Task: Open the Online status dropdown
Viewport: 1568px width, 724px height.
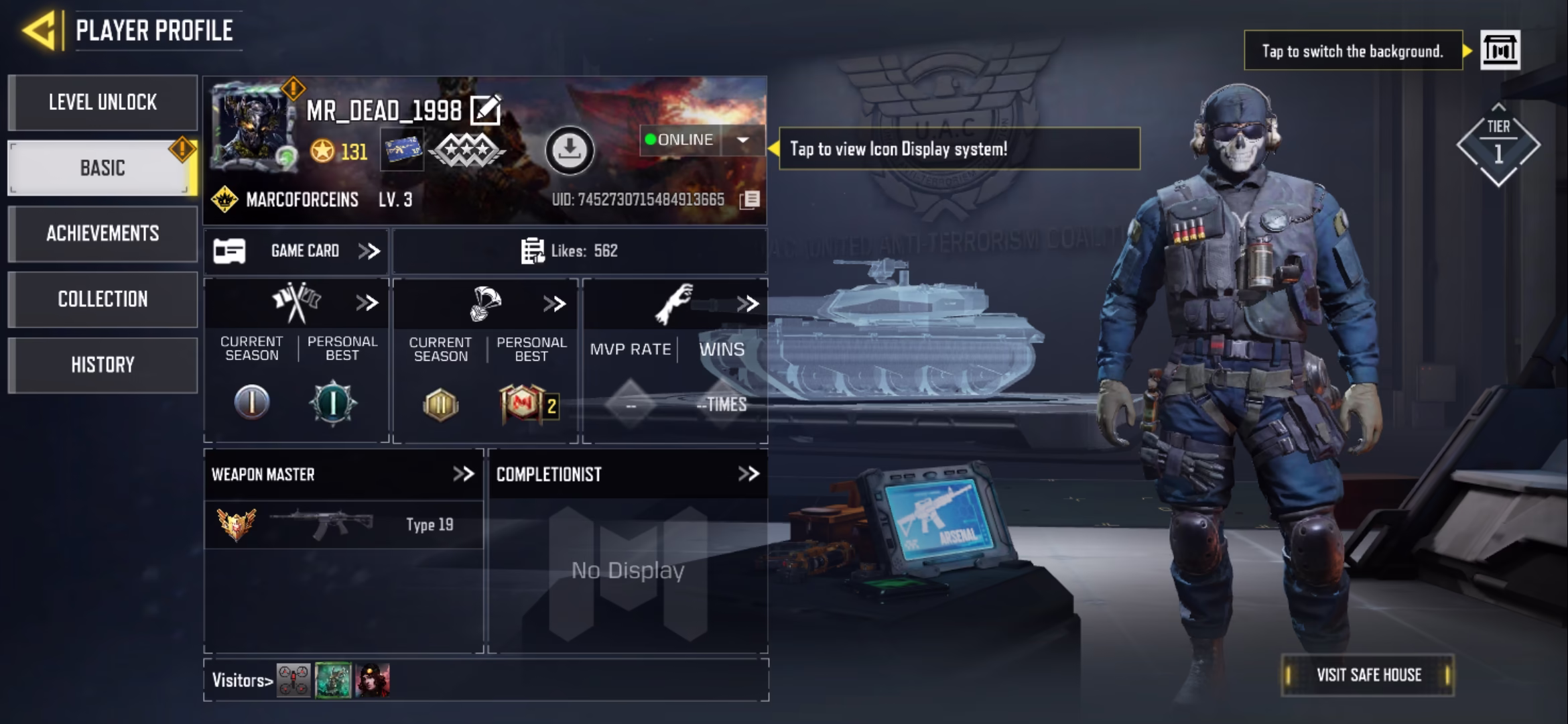Action: point(742,140)
